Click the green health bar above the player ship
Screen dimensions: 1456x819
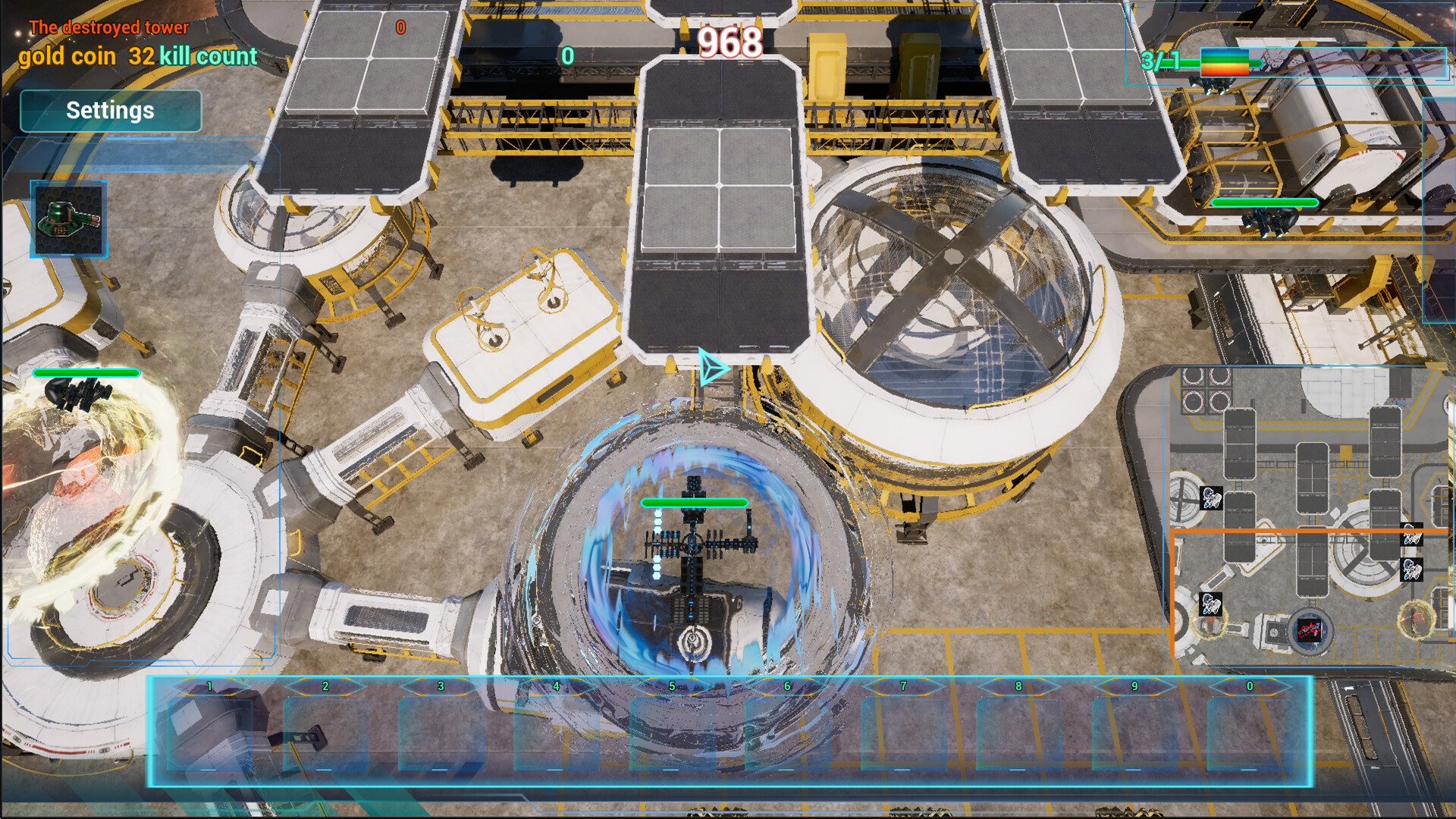coord(695,502)
